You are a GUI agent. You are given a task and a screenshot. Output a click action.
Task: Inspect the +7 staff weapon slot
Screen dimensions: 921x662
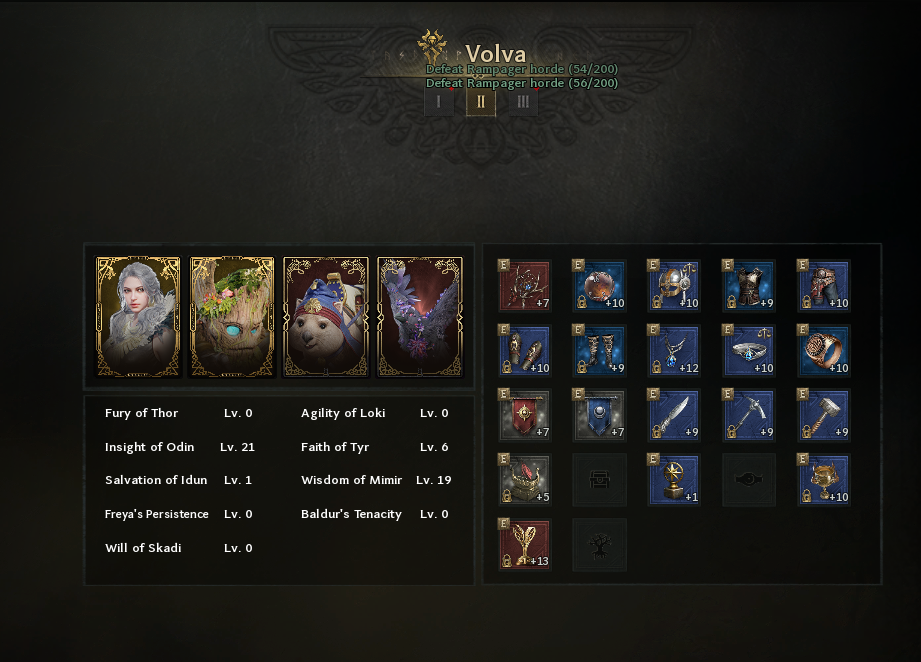point(525,286)
